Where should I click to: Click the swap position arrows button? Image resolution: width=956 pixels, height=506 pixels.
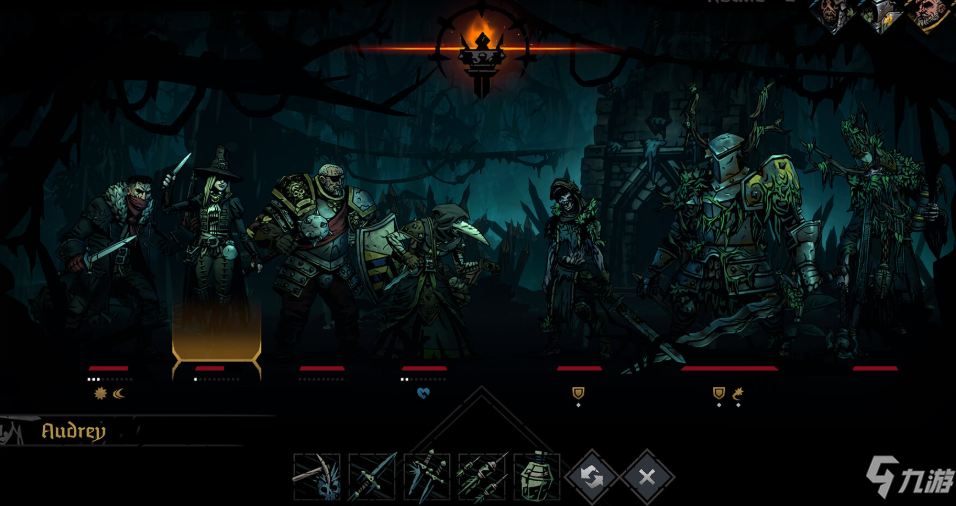tap(592, 477)
